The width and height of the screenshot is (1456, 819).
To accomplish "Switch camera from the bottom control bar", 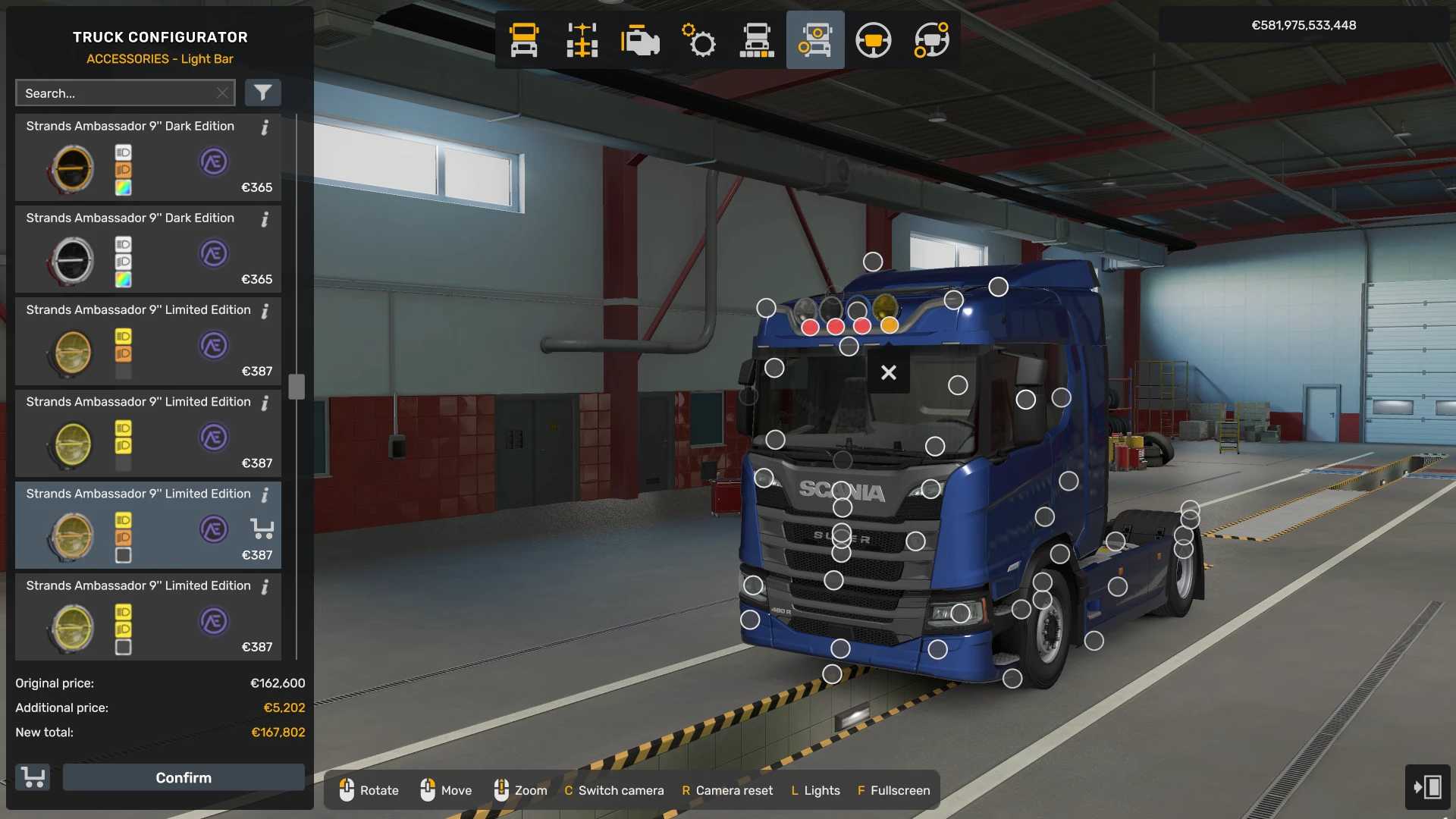I will coord(613,790).
